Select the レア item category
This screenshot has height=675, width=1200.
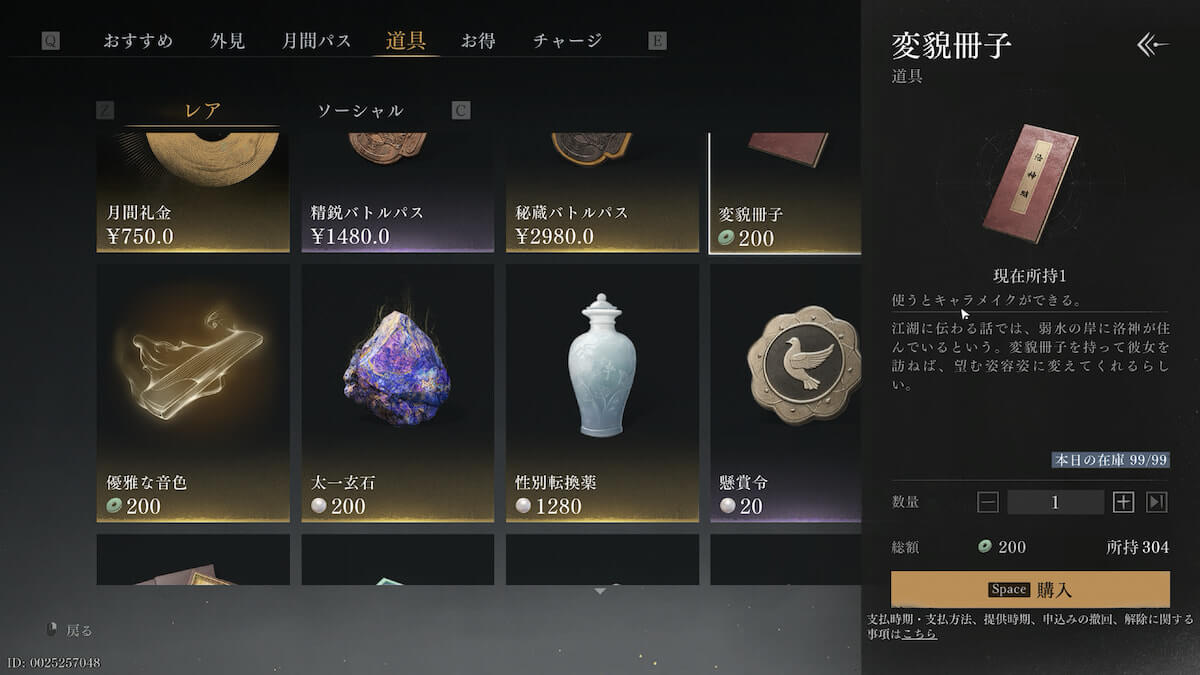point(203,111)
